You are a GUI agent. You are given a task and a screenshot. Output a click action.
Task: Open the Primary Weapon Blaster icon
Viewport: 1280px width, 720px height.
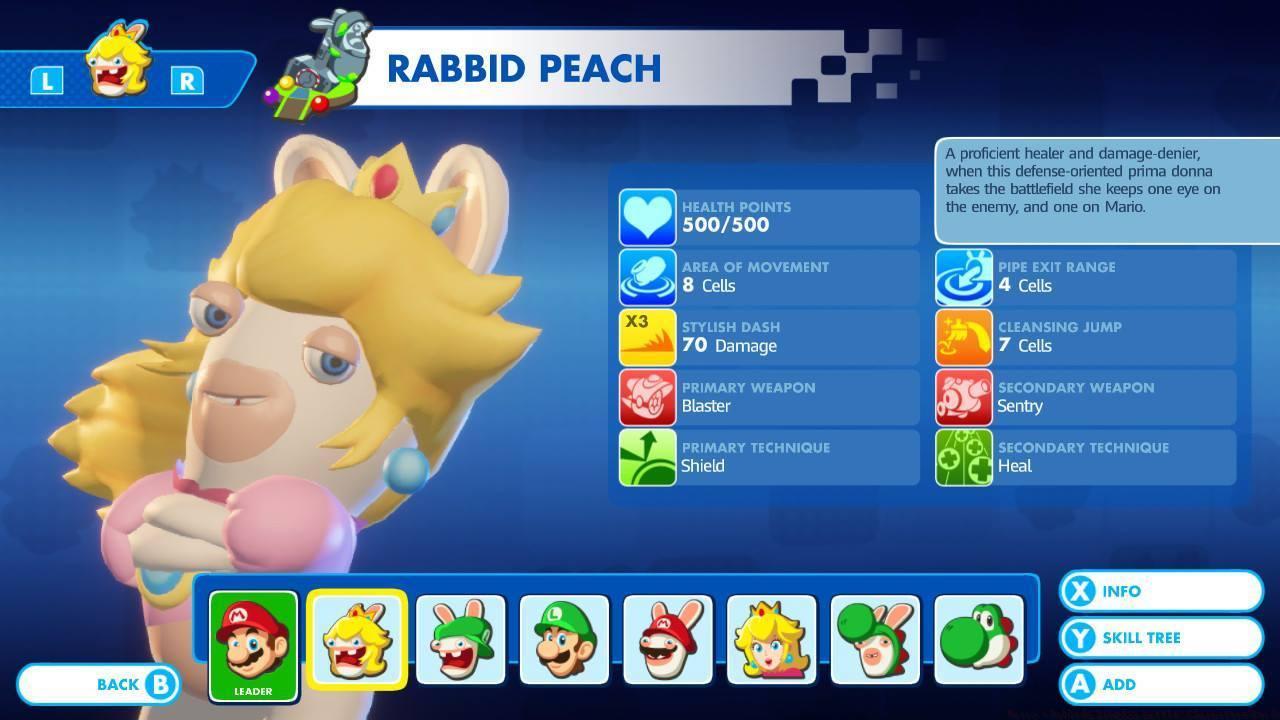coord(646,397)
